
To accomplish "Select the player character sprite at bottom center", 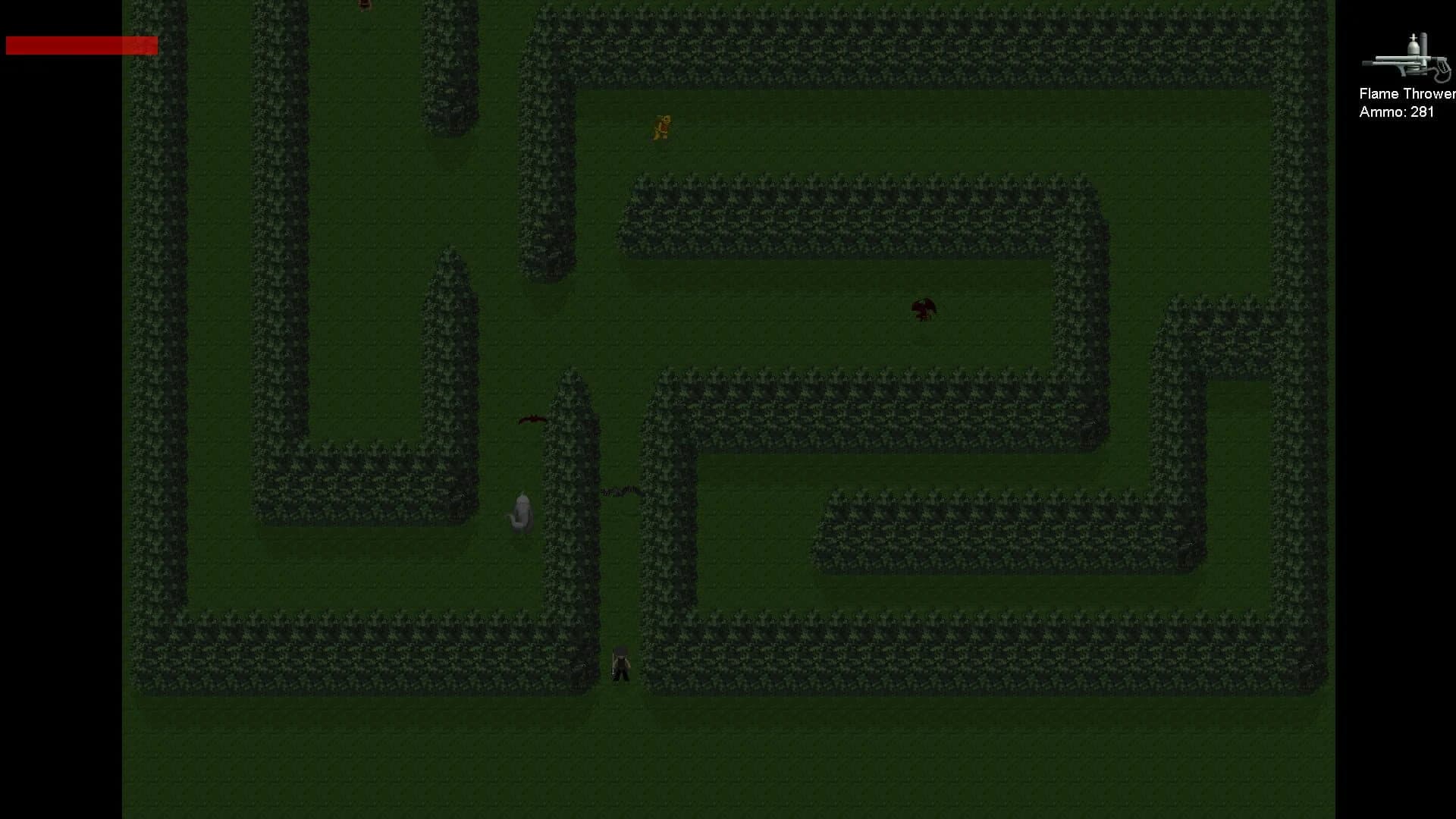I will point(620,664).
